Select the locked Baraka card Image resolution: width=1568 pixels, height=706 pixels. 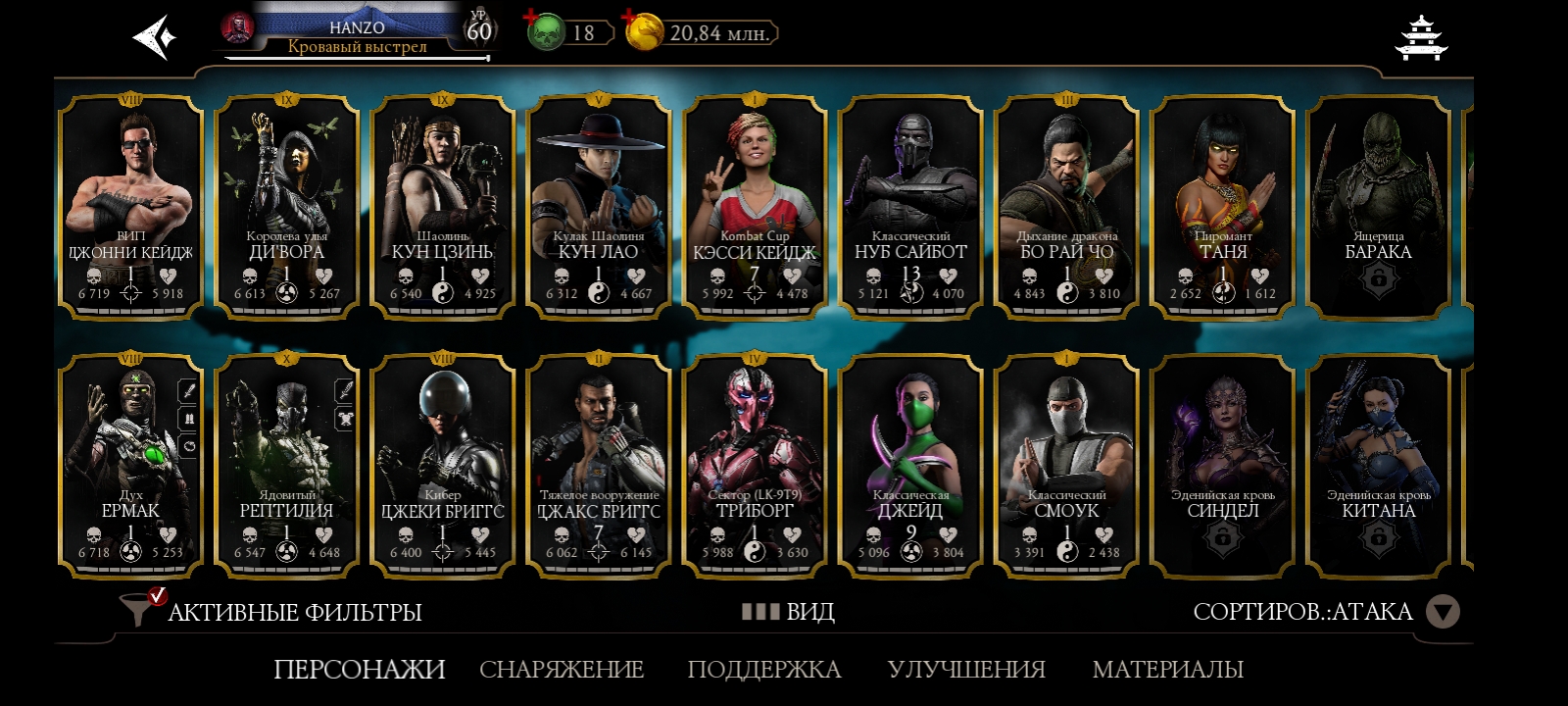pos(1378,208)
